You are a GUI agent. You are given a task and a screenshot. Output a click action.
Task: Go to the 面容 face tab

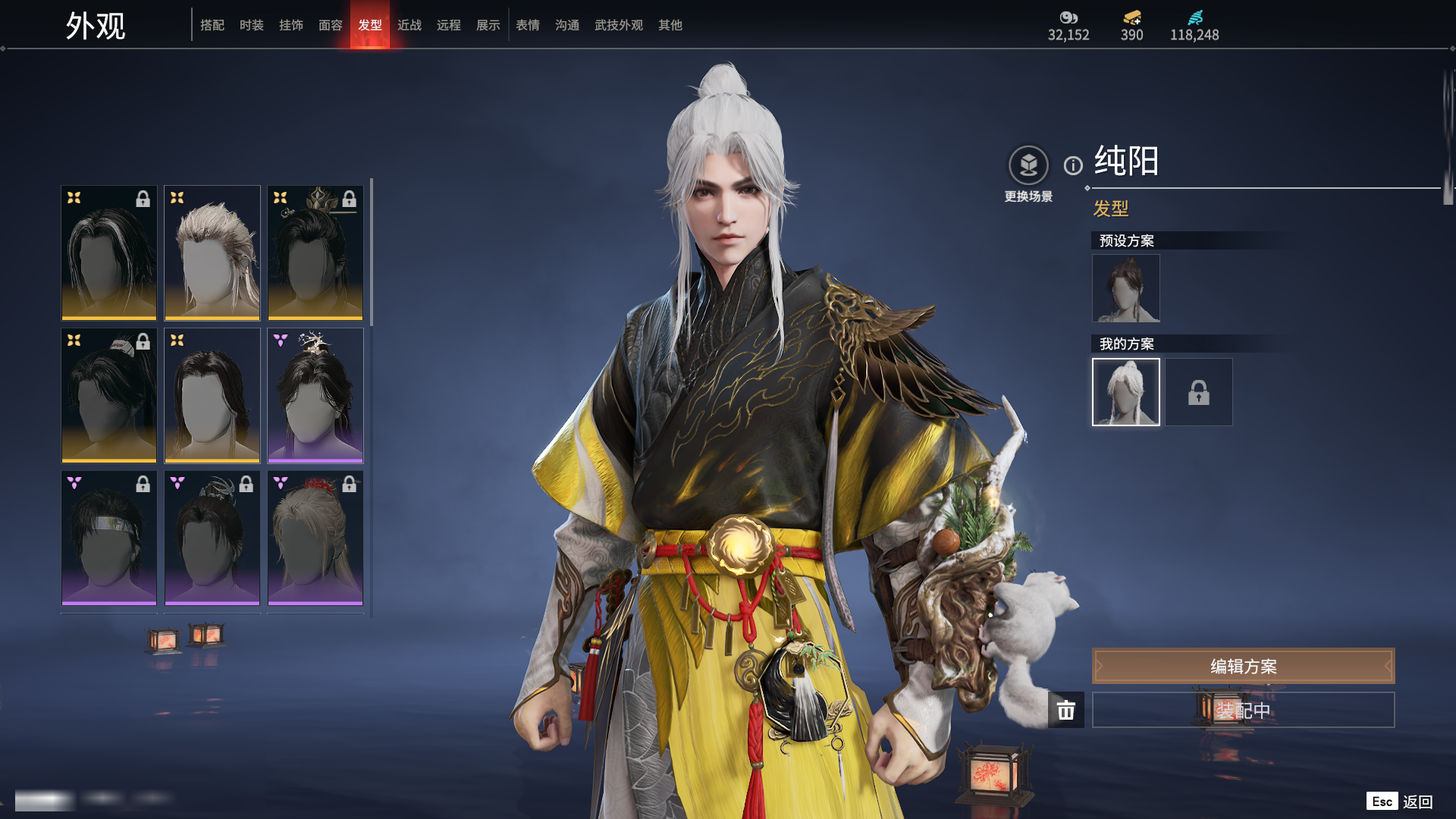[331, 25]
